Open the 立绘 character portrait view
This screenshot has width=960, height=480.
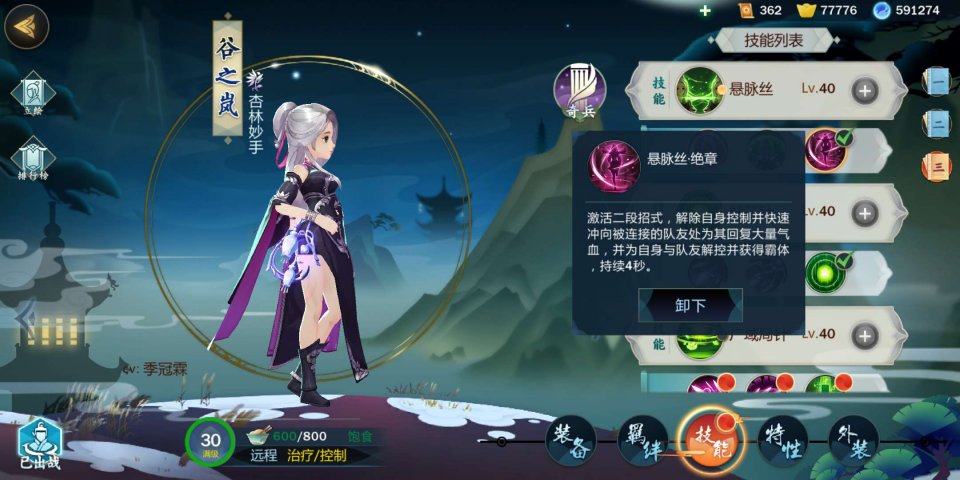[x=33, y=94]
